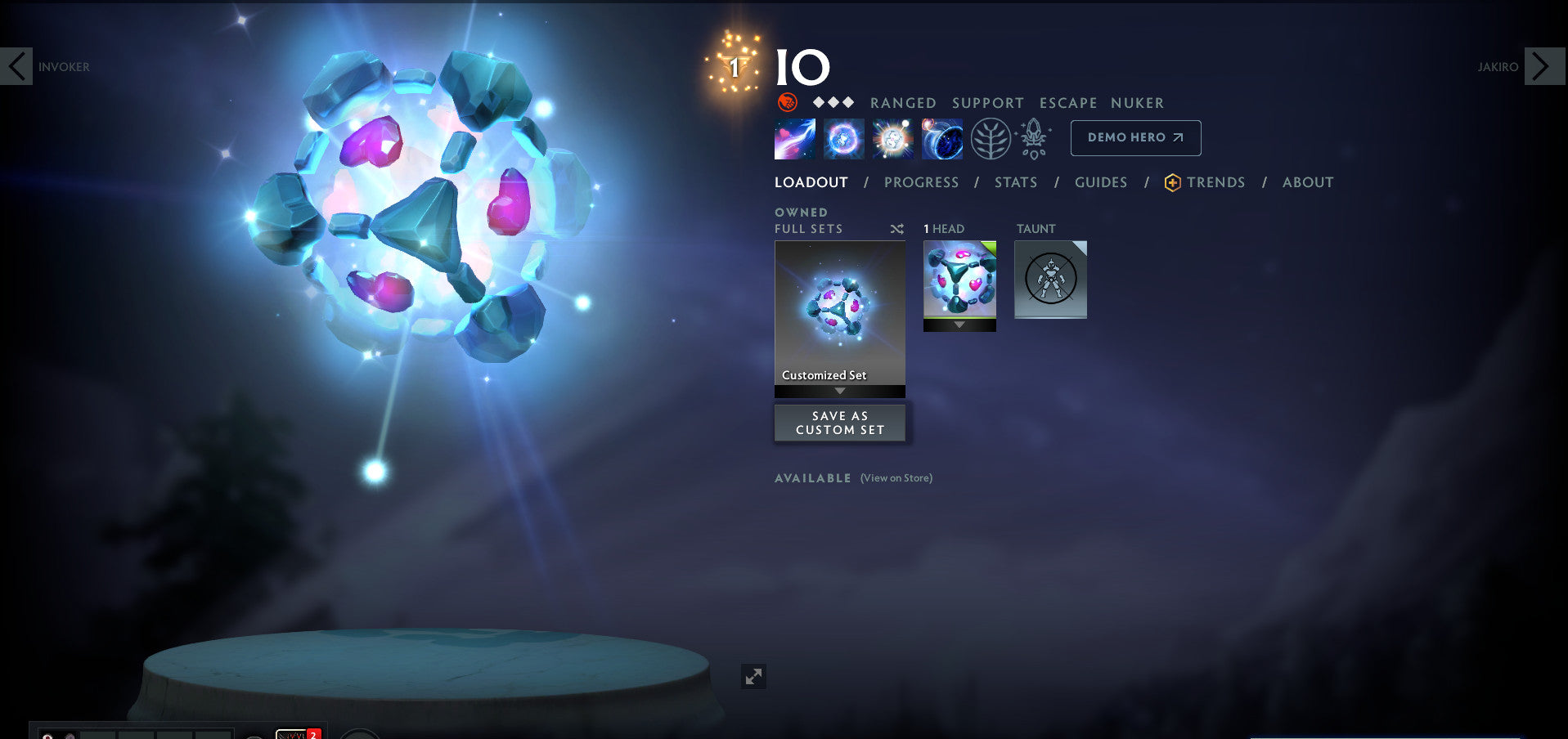Click the fullscreen expand icon above the pedestal
The height and width of the screenshot is (739, 1568).
pos(753,677)
